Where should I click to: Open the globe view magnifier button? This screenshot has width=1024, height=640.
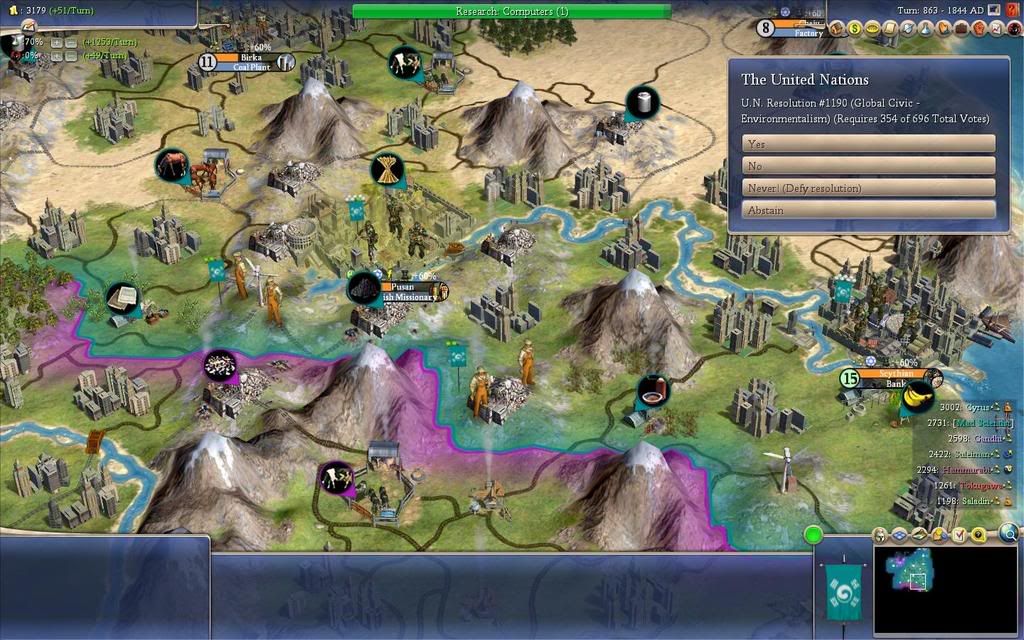[1010, 534]
